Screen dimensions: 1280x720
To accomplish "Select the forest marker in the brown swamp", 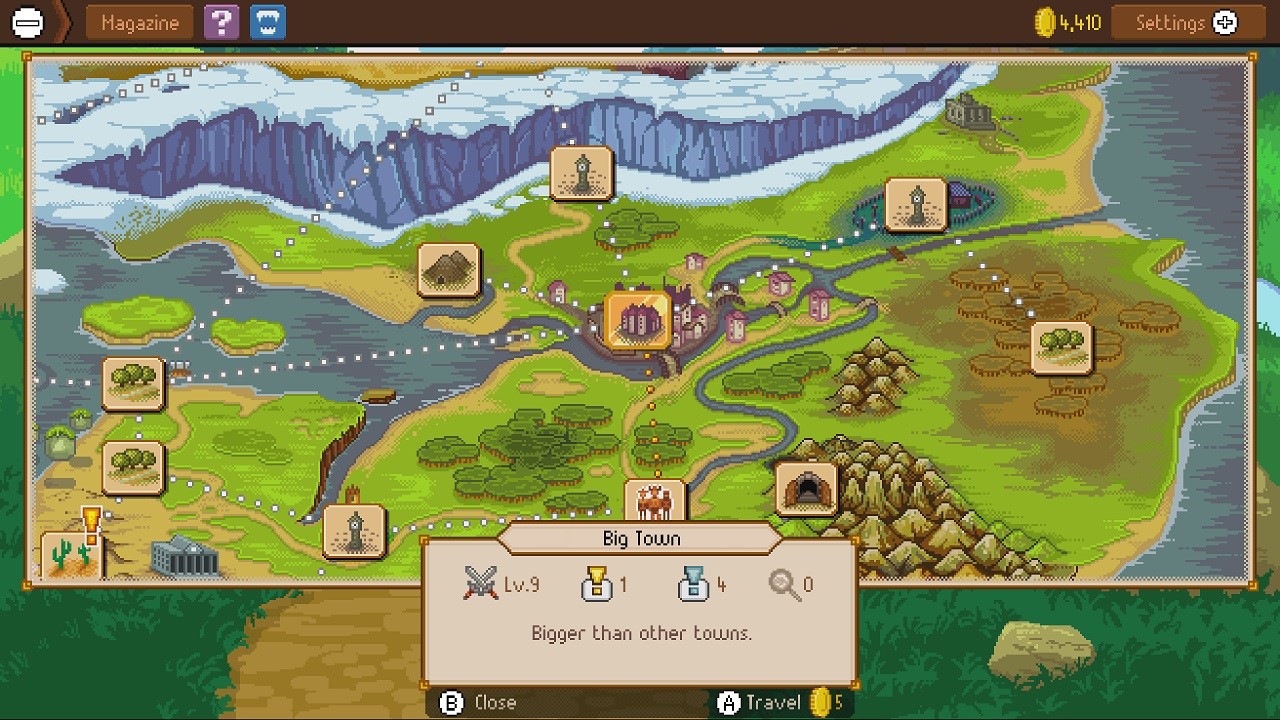I will click(1061, 347).
